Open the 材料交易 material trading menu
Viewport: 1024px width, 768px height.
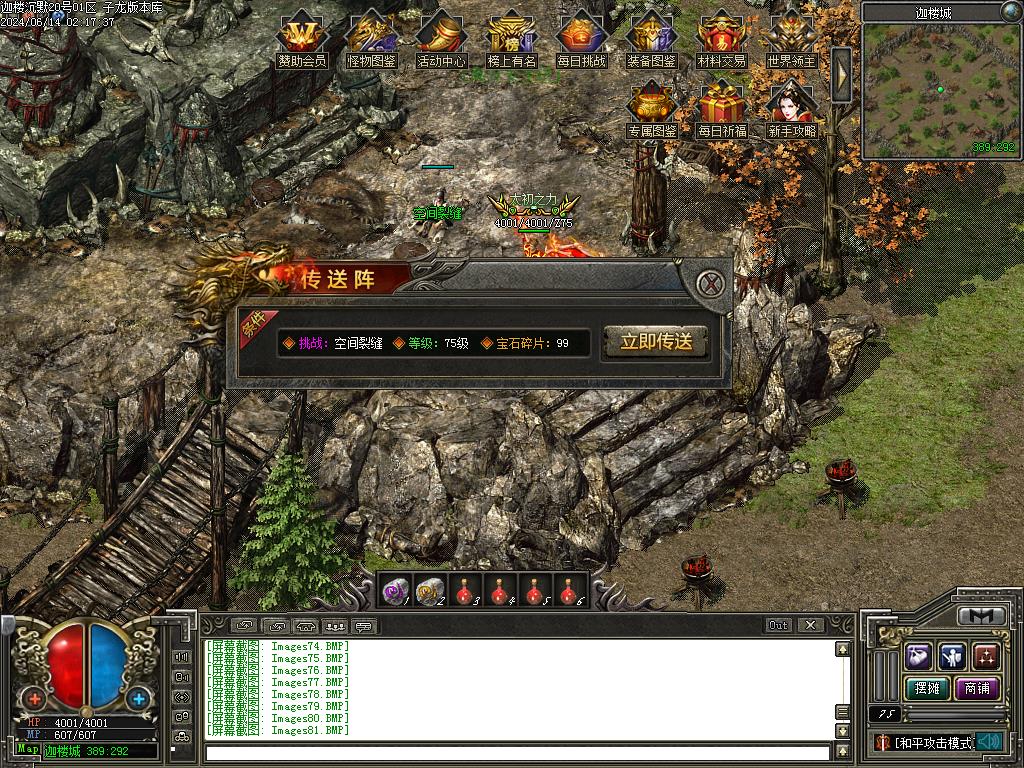(721, 40)
